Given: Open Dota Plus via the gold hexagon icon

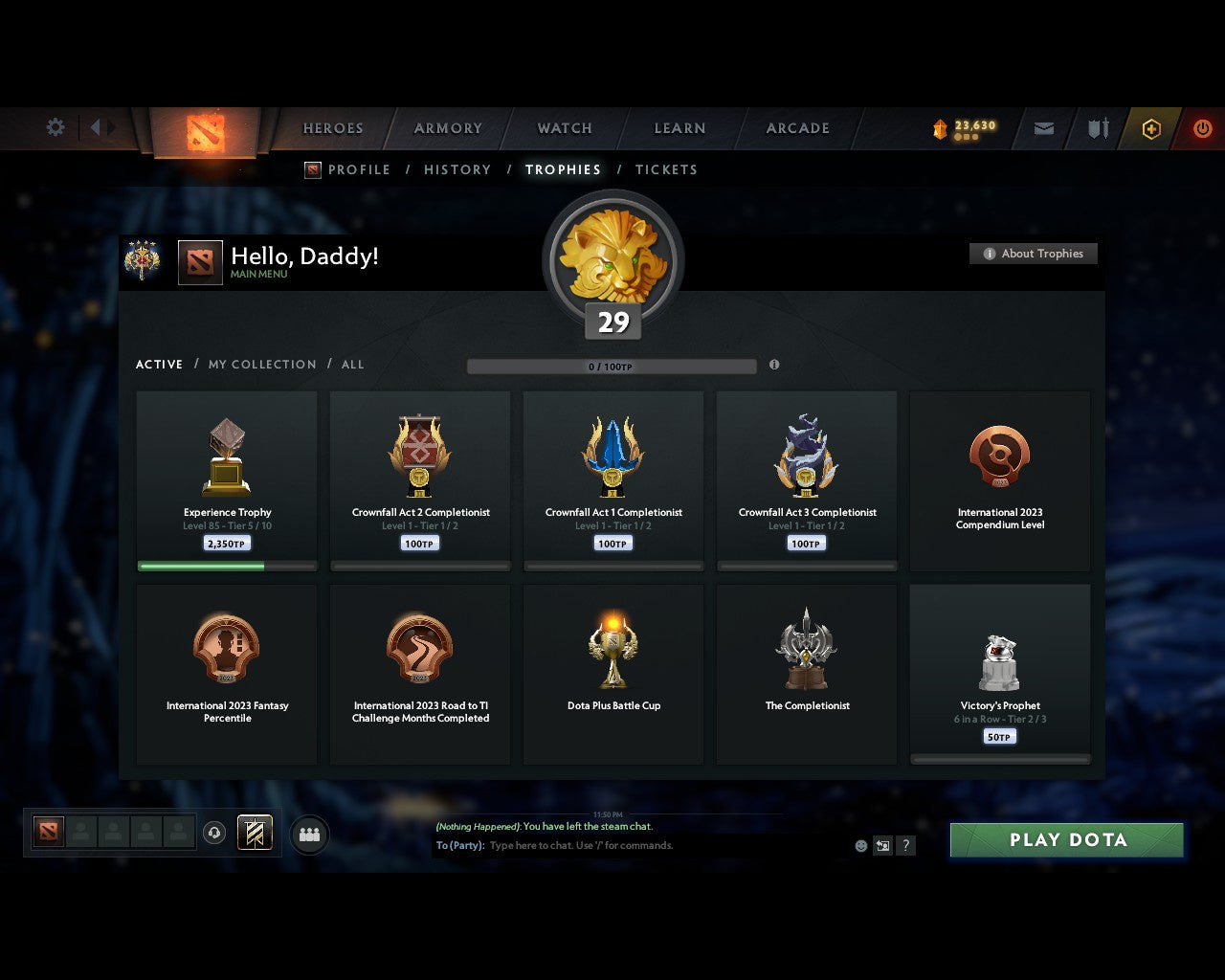Looking at the screenshot, I should coord(1150,128).
